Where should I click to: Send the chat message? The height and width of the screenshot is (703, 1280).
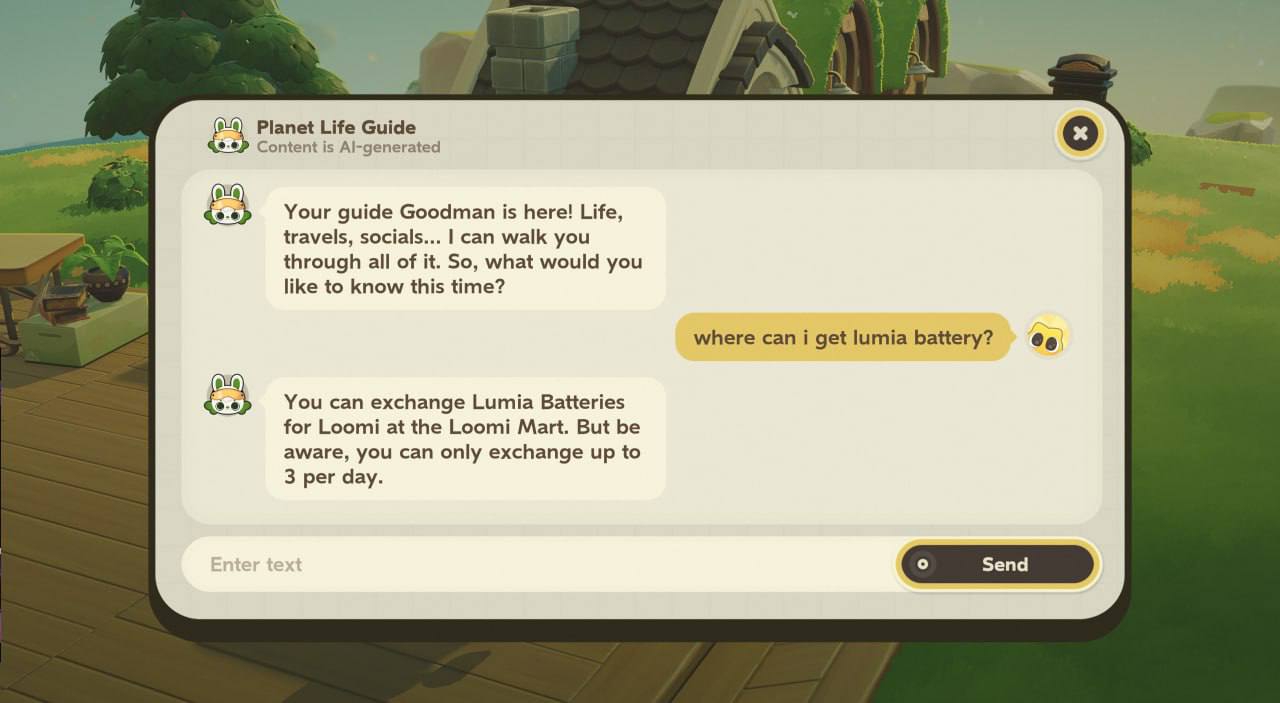pos(998,564)
